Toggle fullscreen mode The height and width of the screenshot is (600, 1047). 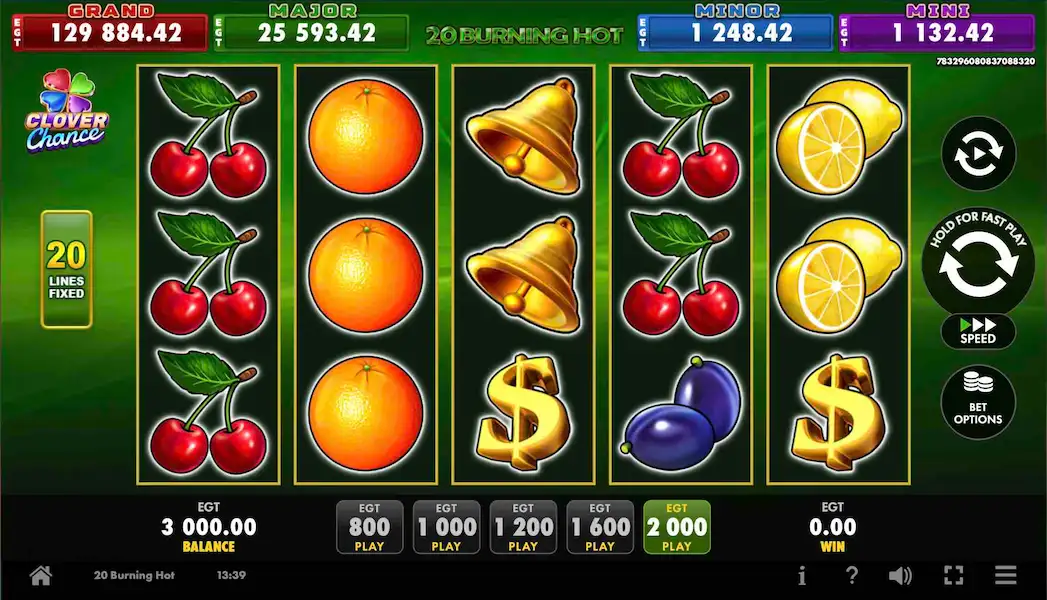(x=953, y=576)
